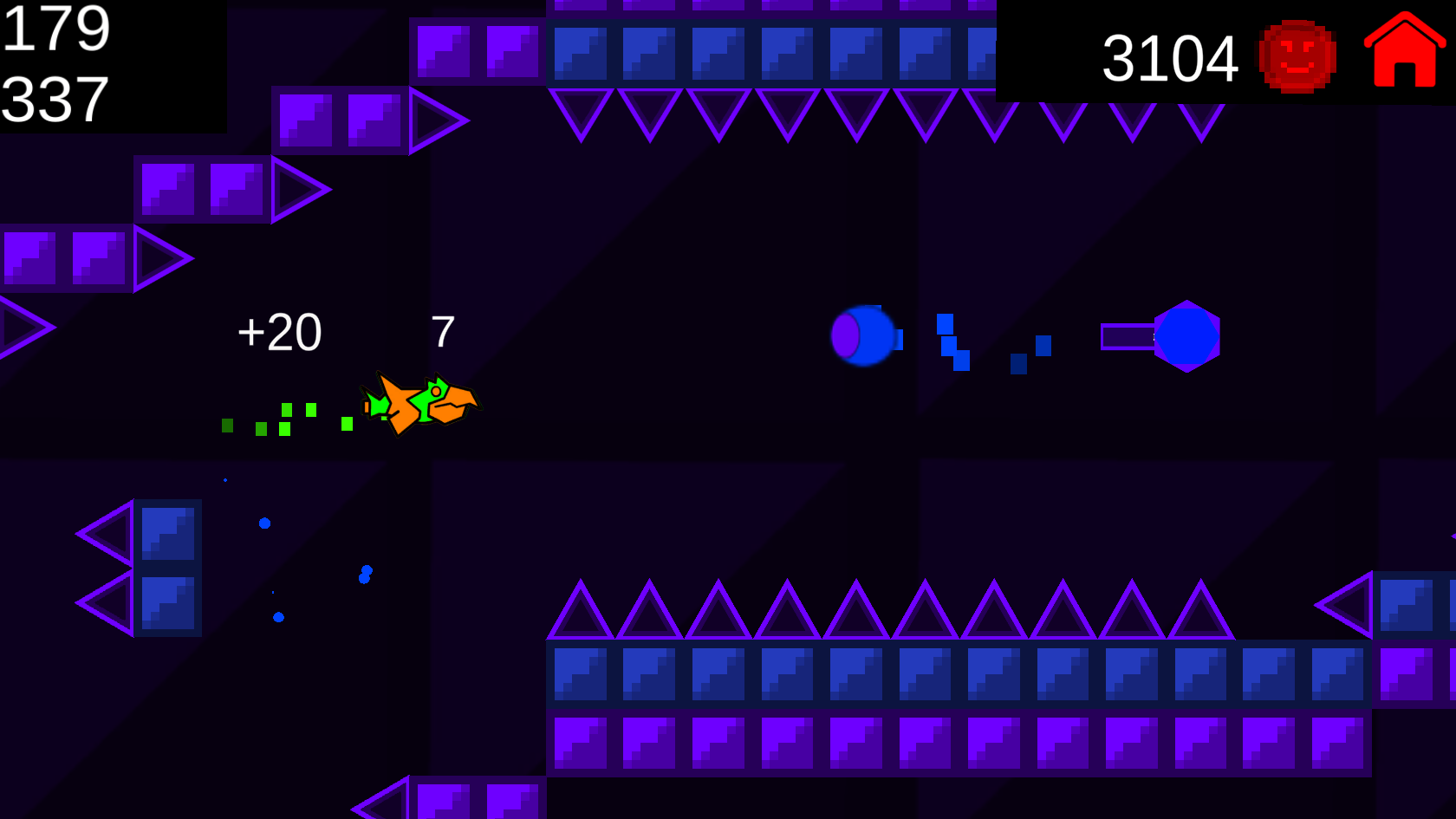Click the score counter showing 3104
The image size is (1456, 819).
(x=1172, y=56)
